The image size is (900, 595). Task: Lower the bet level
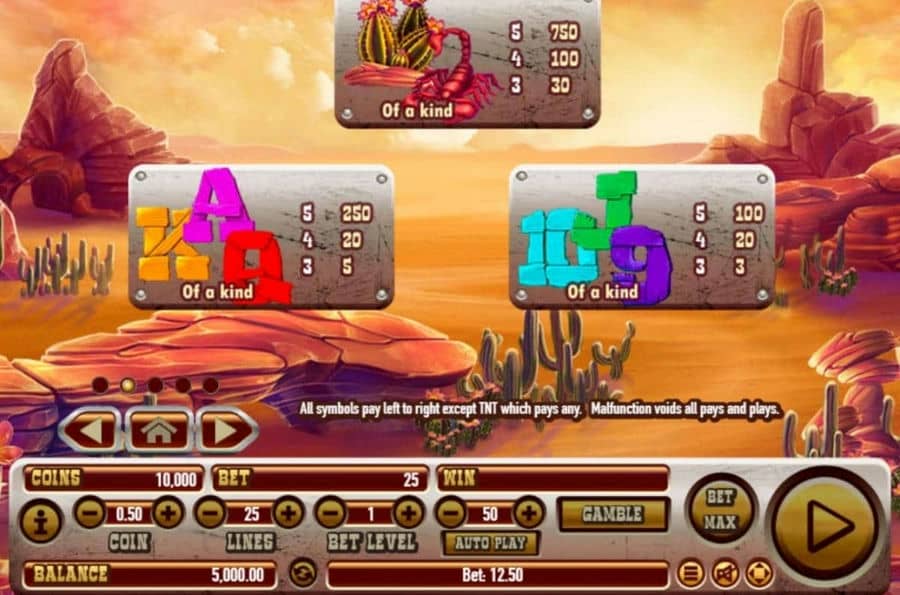(330, 513)
